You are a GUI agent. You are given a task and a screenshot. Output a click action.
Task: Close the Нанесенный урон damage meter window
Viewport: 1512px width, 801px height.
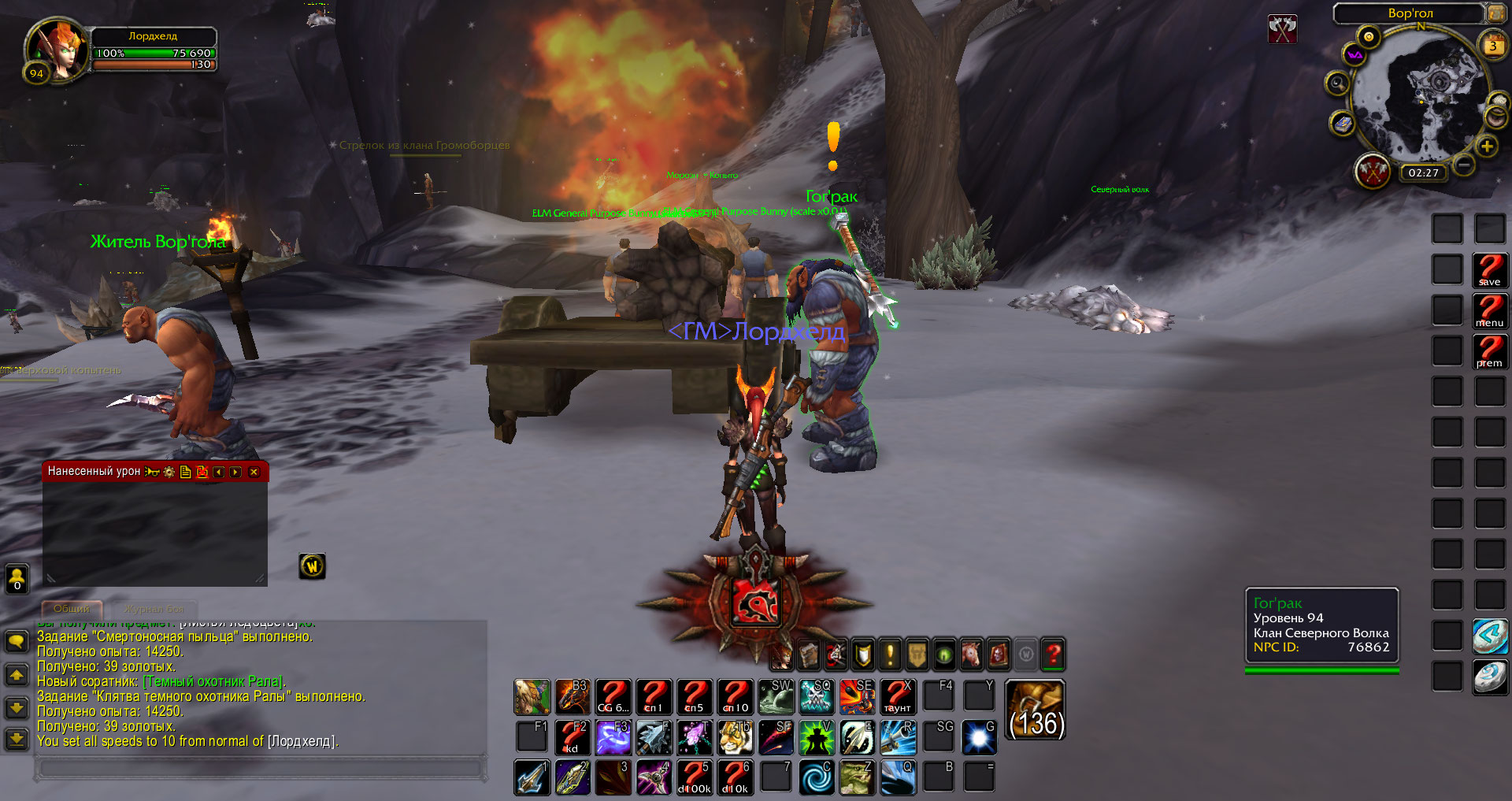point(254,472)
